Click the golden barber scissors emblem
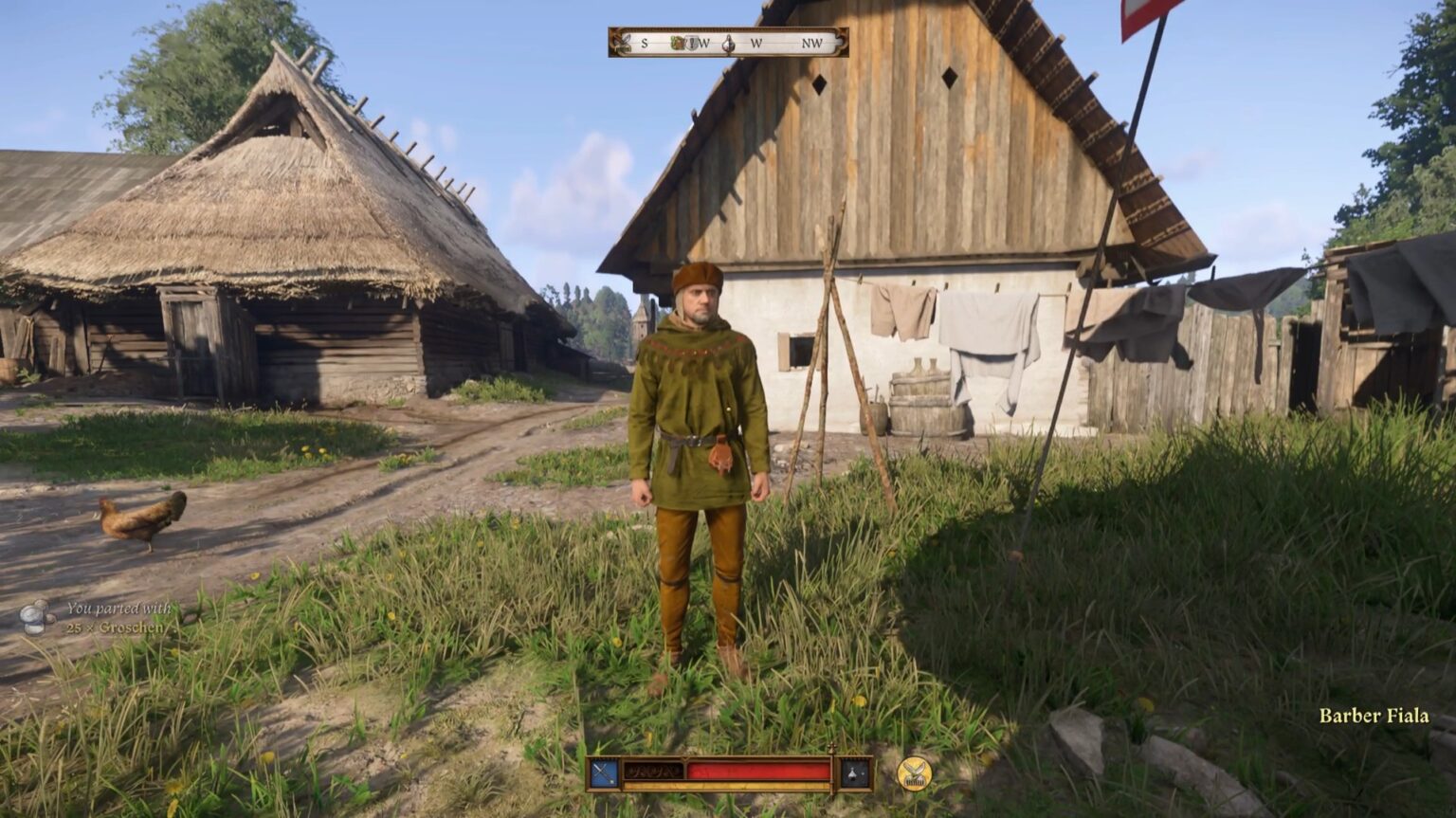Image resolution: width=1456 pixels, height=818 pixels. pos(913,774)
